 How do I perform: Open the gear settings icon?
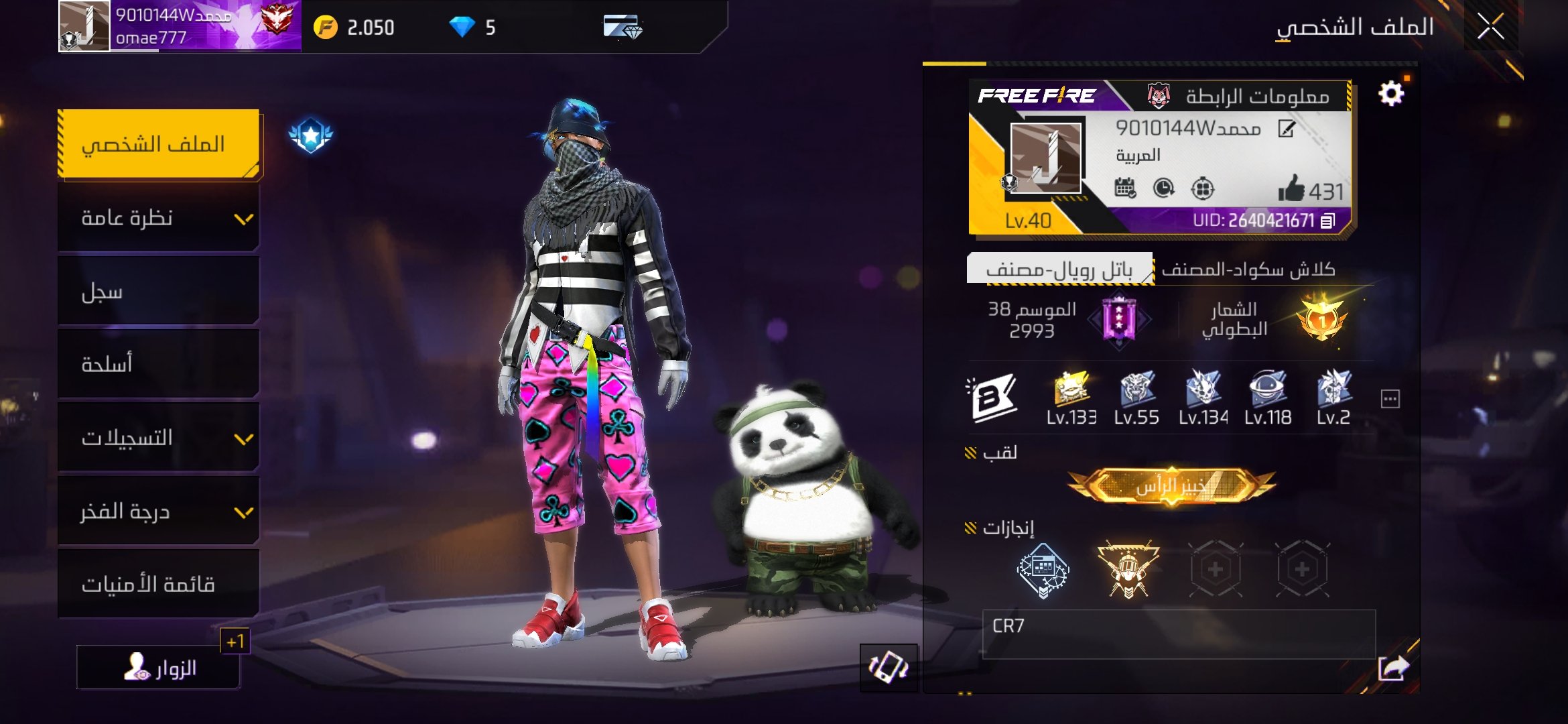(1391, 94)
